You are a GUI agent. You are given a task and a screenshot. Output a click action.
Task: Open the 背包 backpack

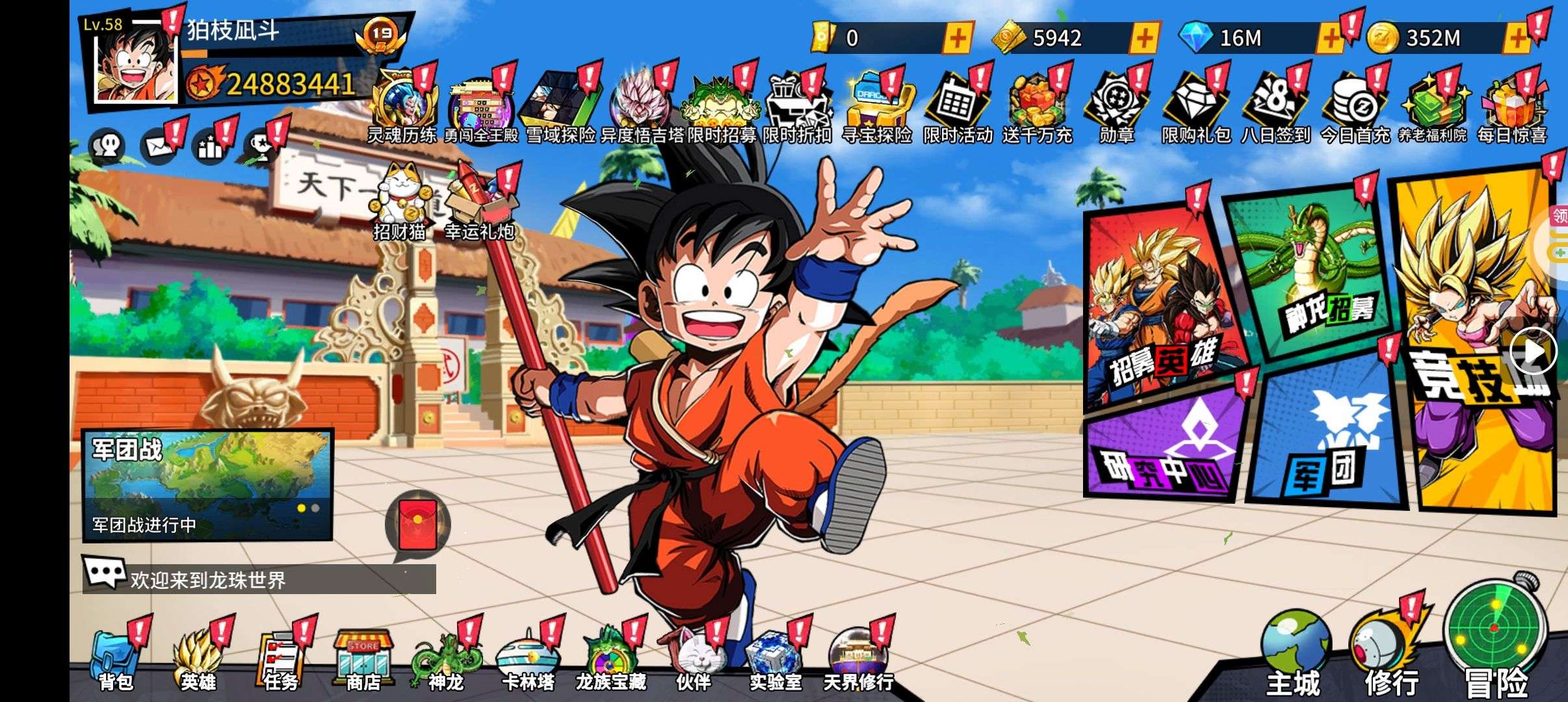pos(116,658)
